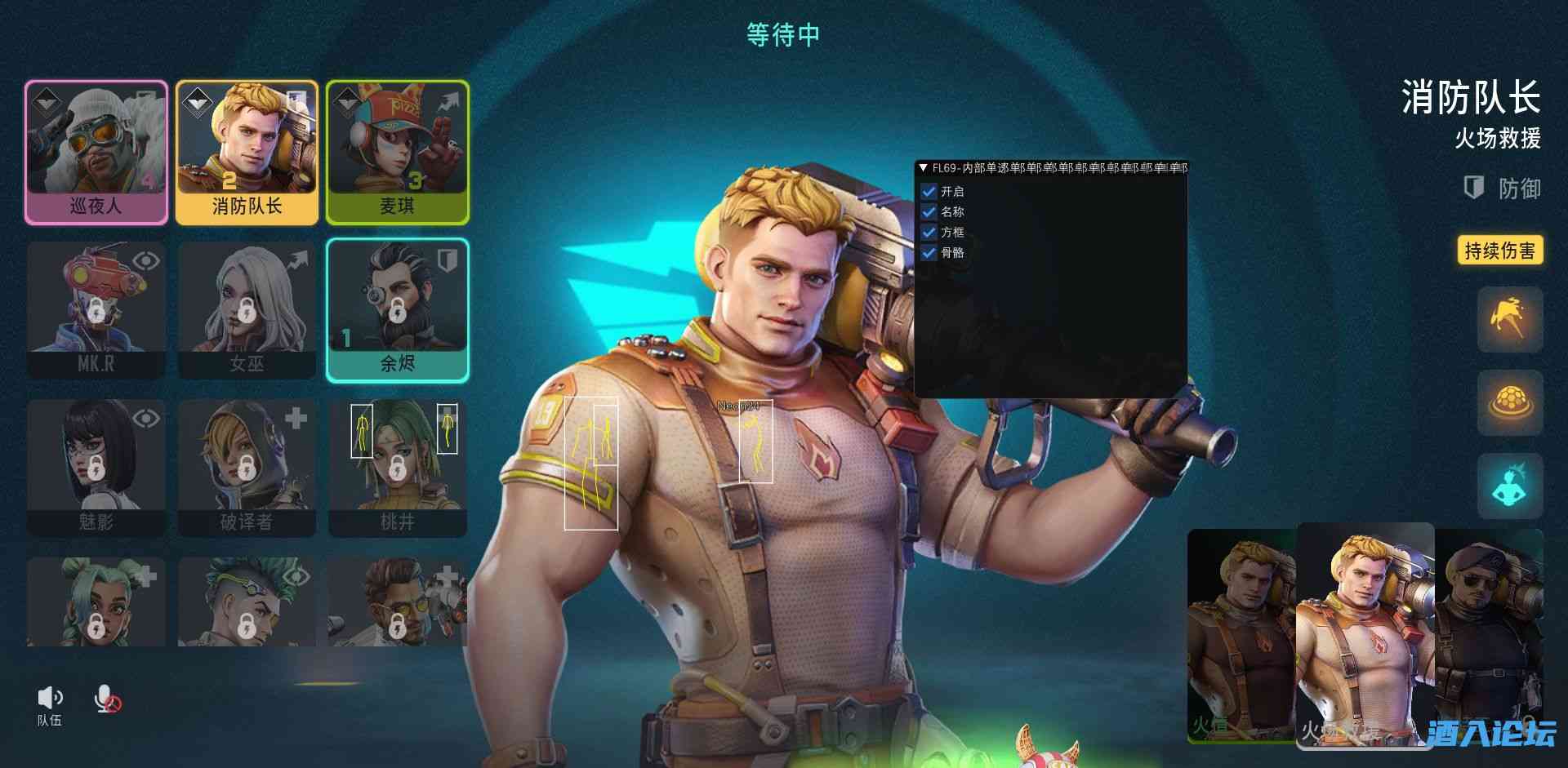The height and width of the screenshot is (768, 1568).
Task: Toggle the 名称 checkbox
Action: click(x=929, y=212)
